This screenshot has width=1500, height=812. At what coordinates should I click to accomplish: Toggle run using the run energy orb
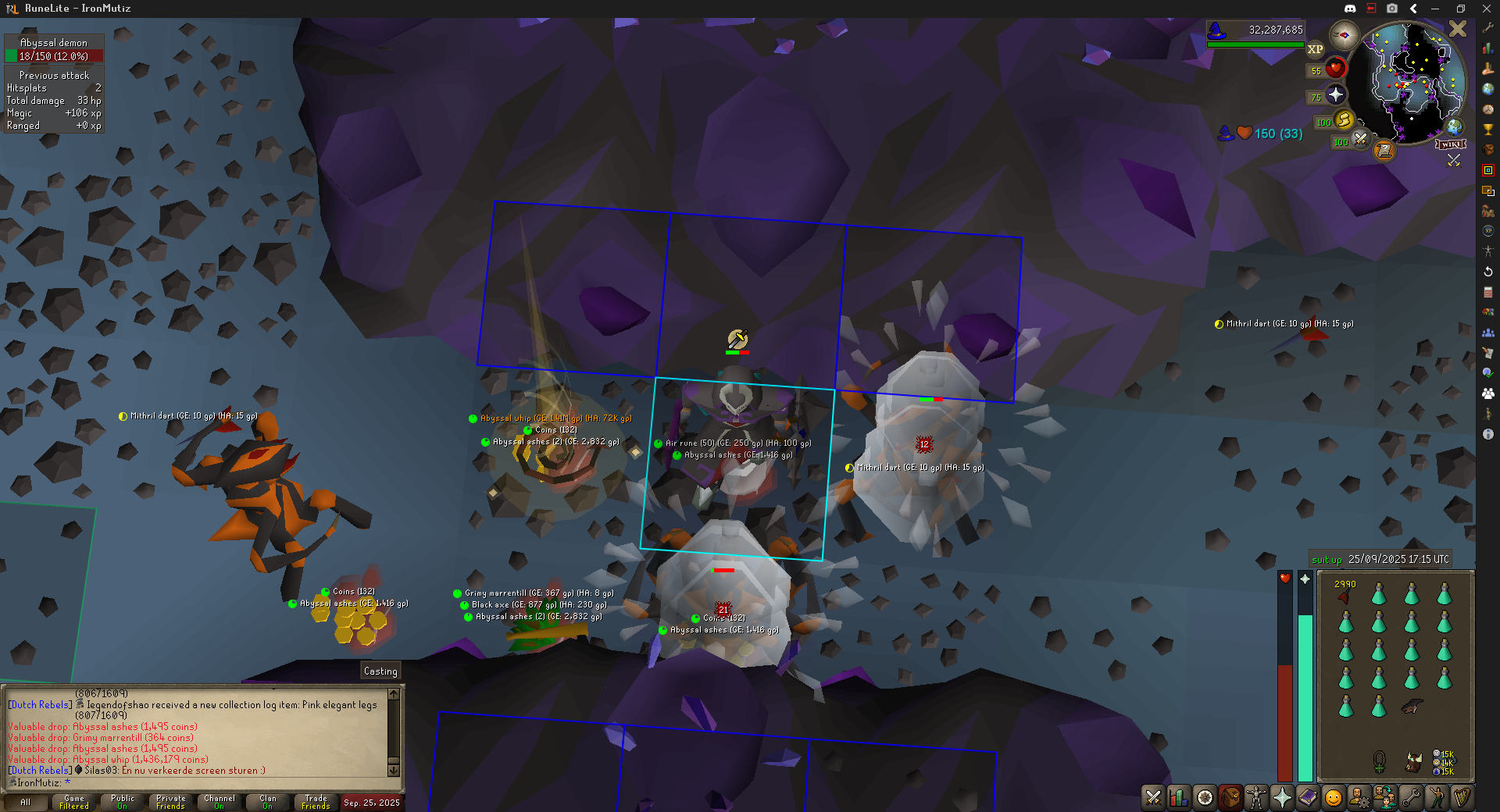[1344, 120]
